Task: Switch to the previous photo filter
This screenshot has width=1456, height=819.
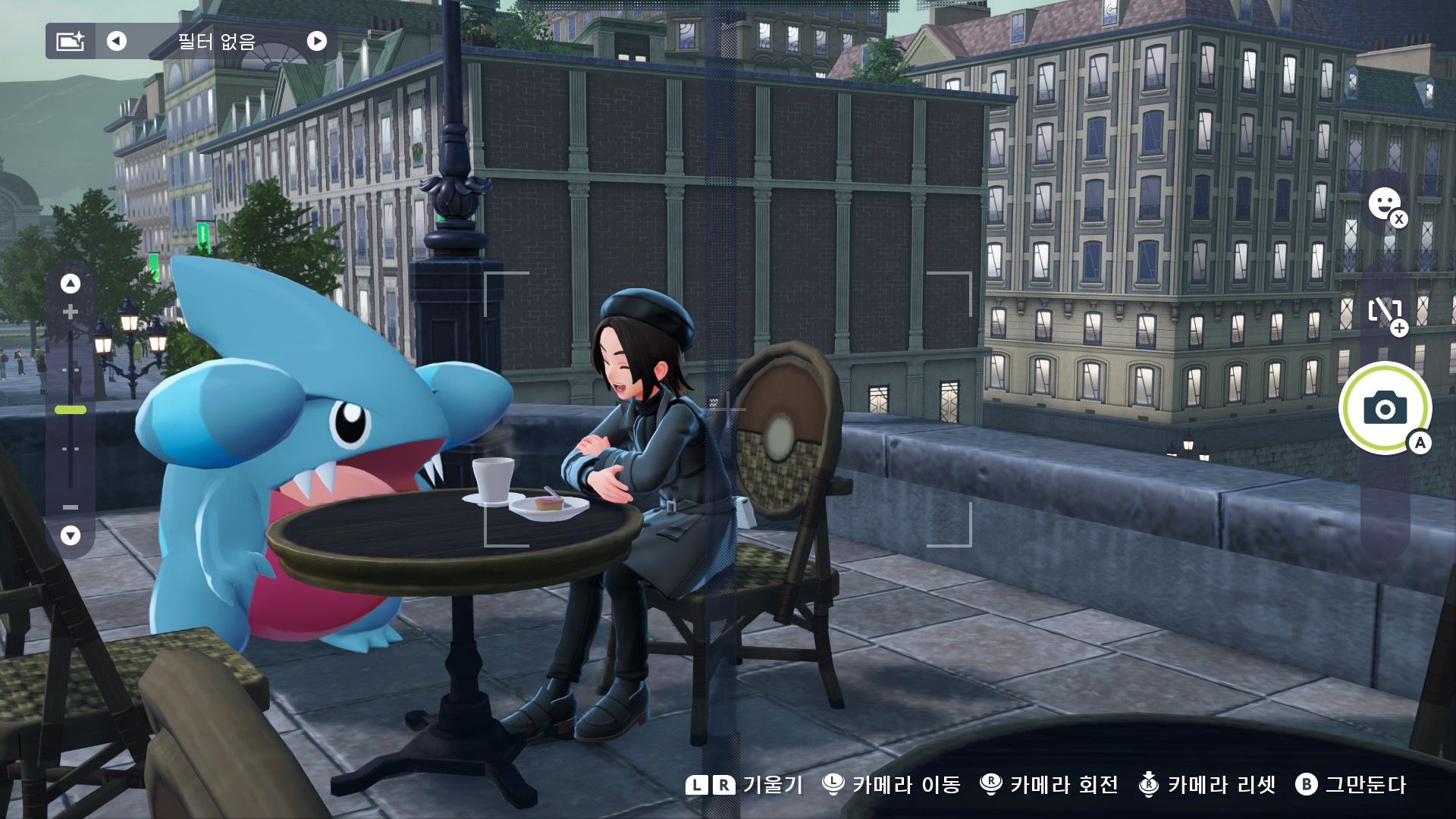Action: pos(117,41)
